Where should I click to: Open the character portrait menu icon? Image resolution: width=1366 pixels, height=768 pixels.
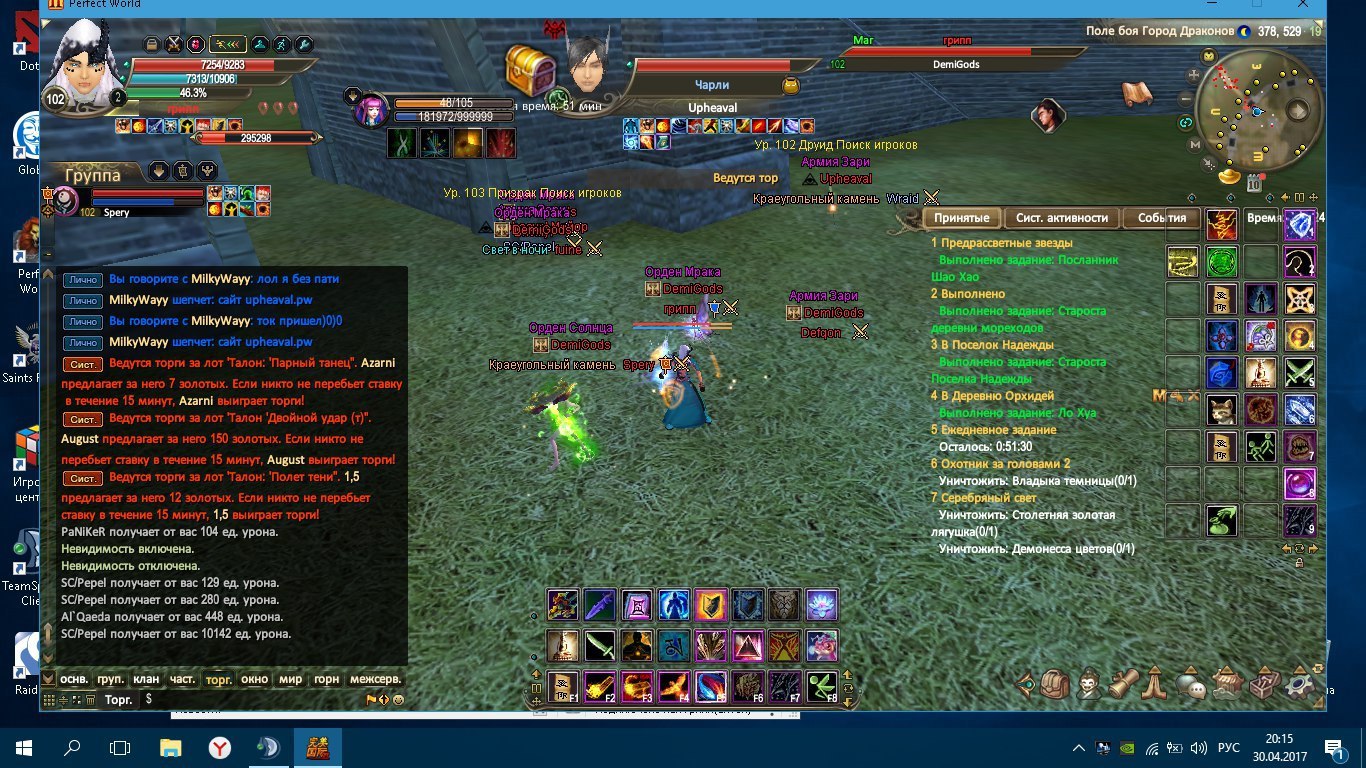[1088, 685]
